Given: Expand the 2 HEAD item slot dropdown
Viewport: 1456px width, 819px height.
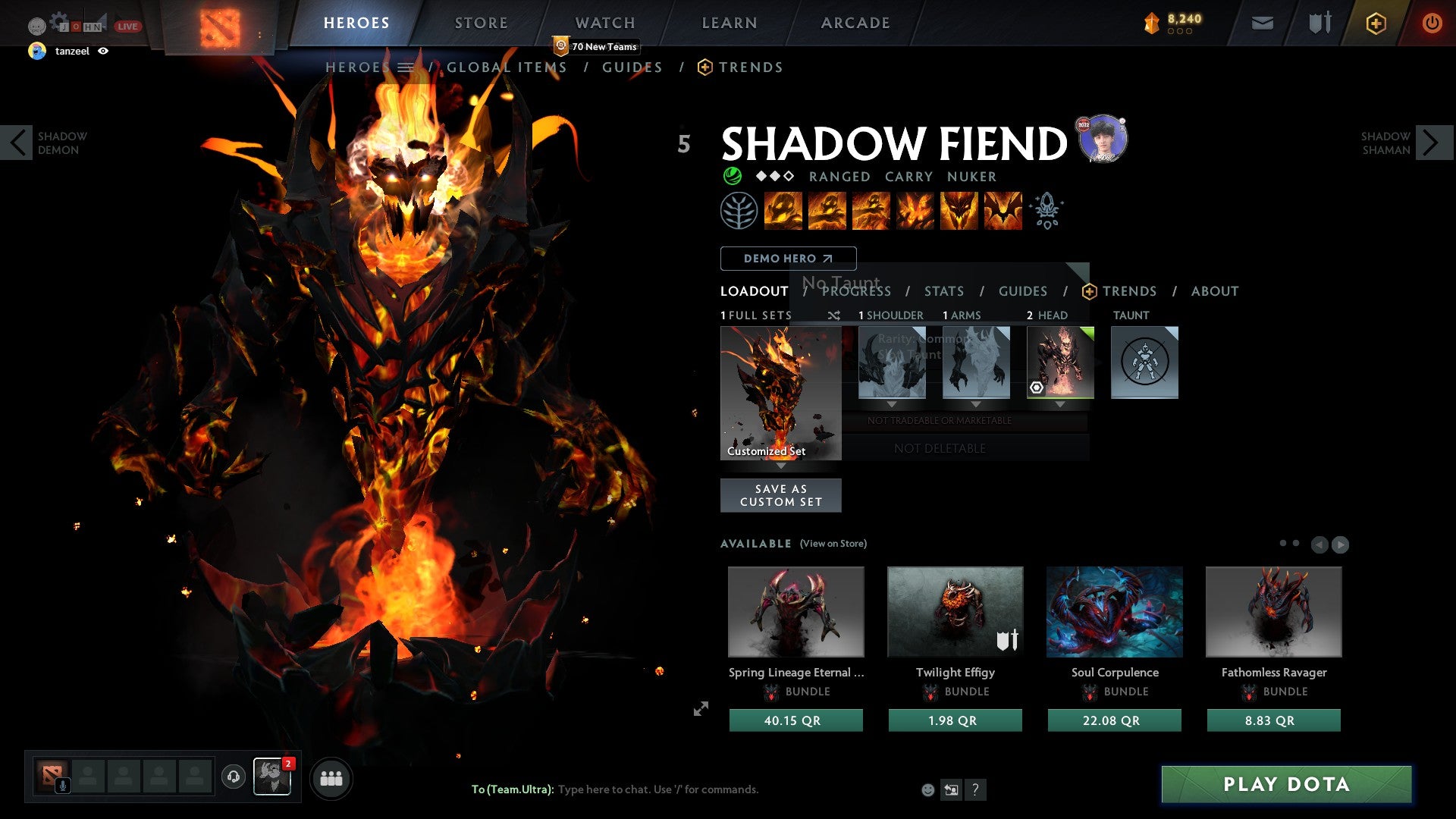Looking at the screenshot, I should (x=1060, y=404).
